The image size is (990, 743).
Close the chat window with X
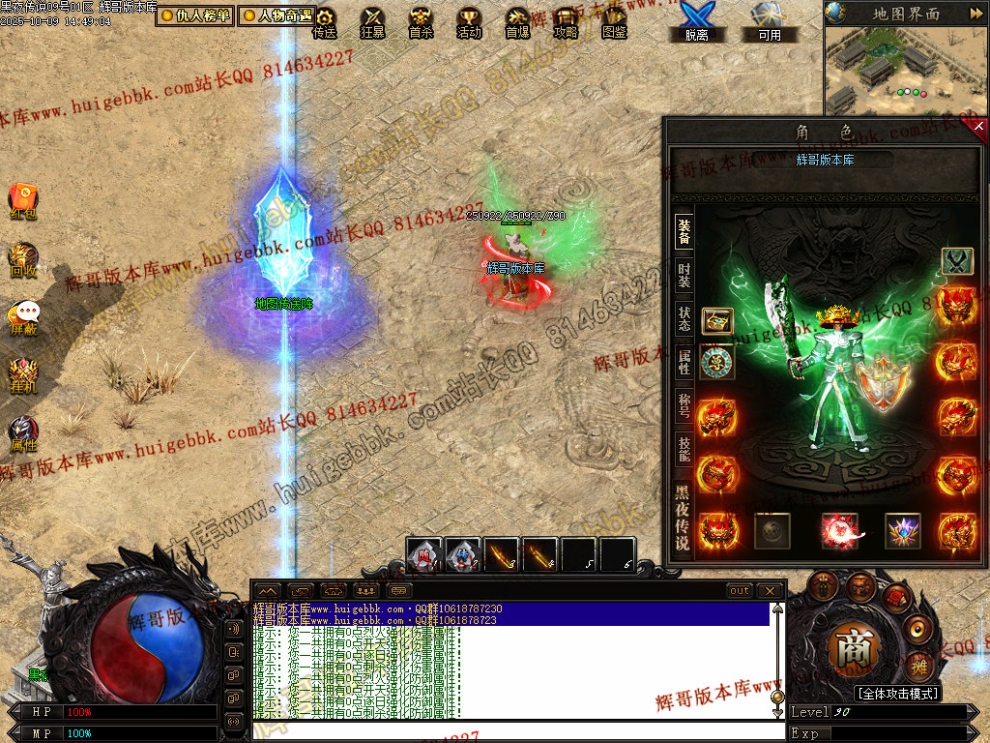(x=769, y=591)
